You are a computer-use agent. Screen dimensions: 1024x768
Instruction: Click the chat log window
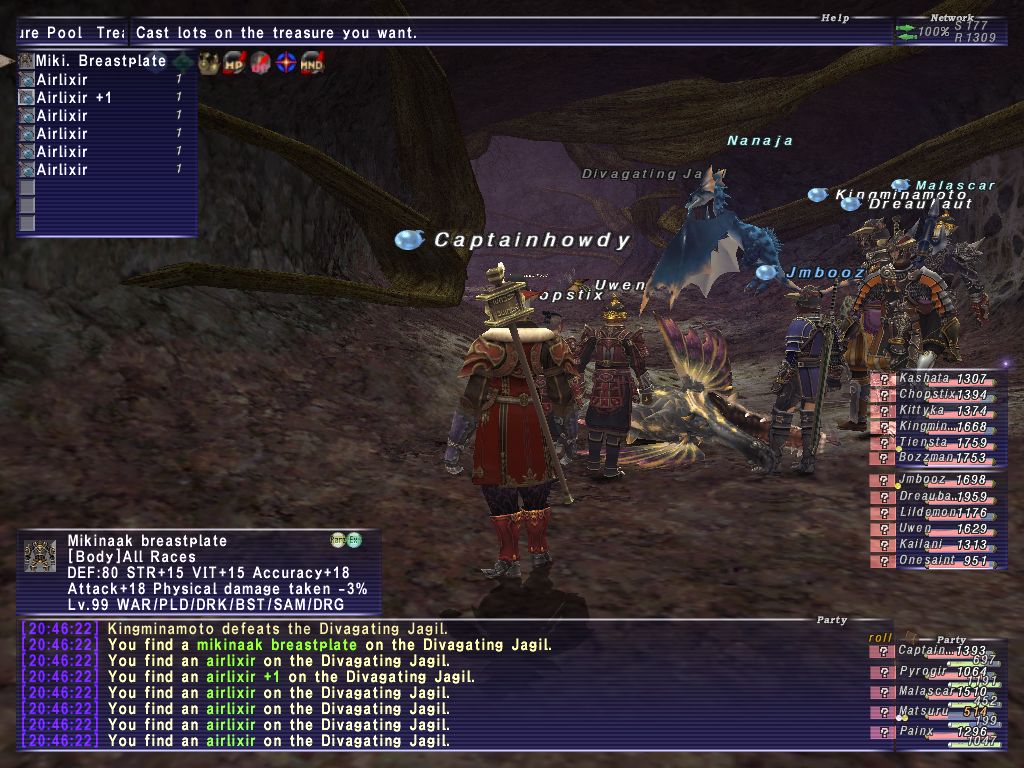[440, 685]
